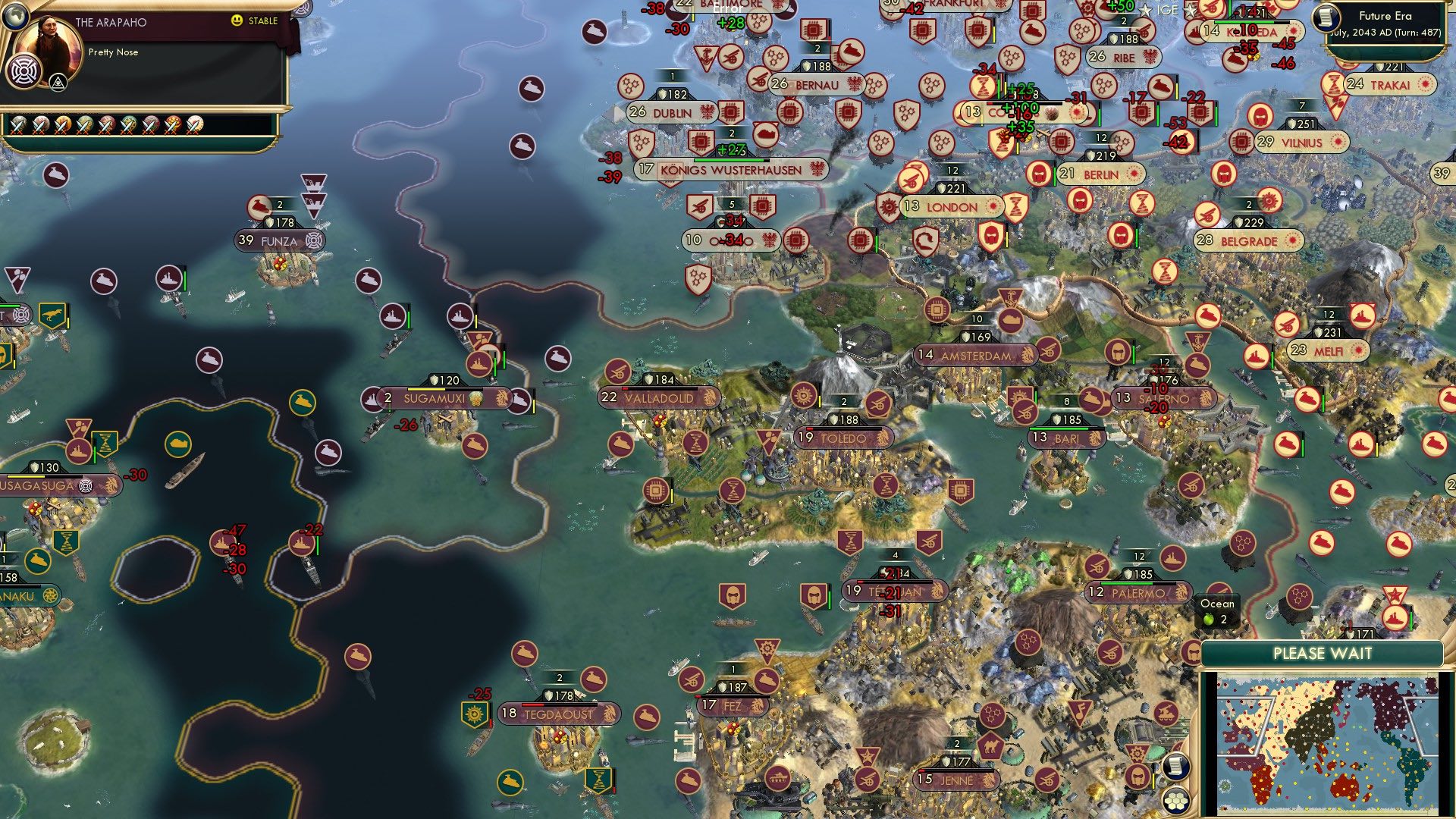
Task: Click the circular Arapaho civilization emblem
Action: click(x=24, y=74)
